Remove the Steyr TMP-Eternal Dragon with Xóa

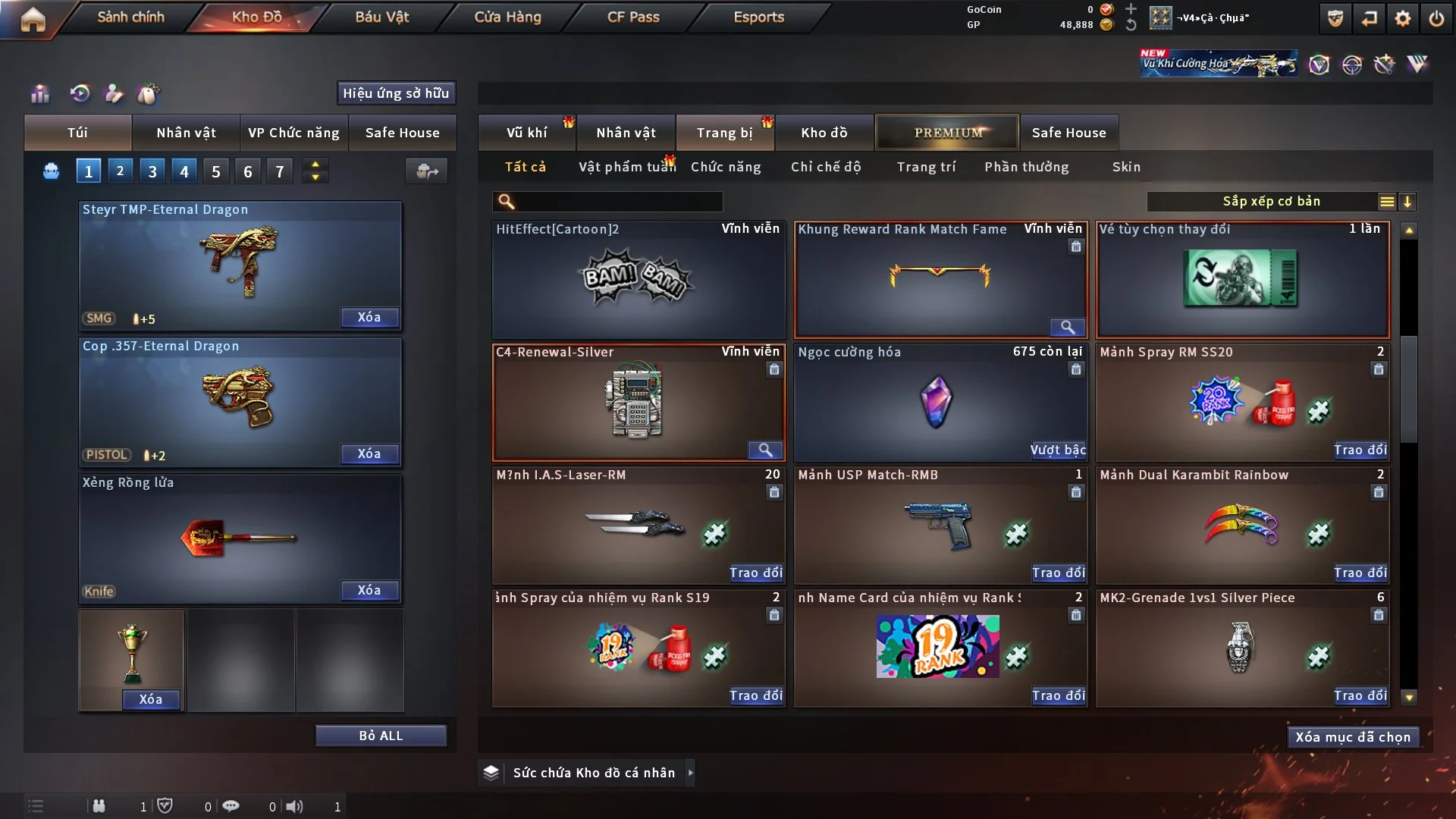pyautogui.click(x=369, y=318)
